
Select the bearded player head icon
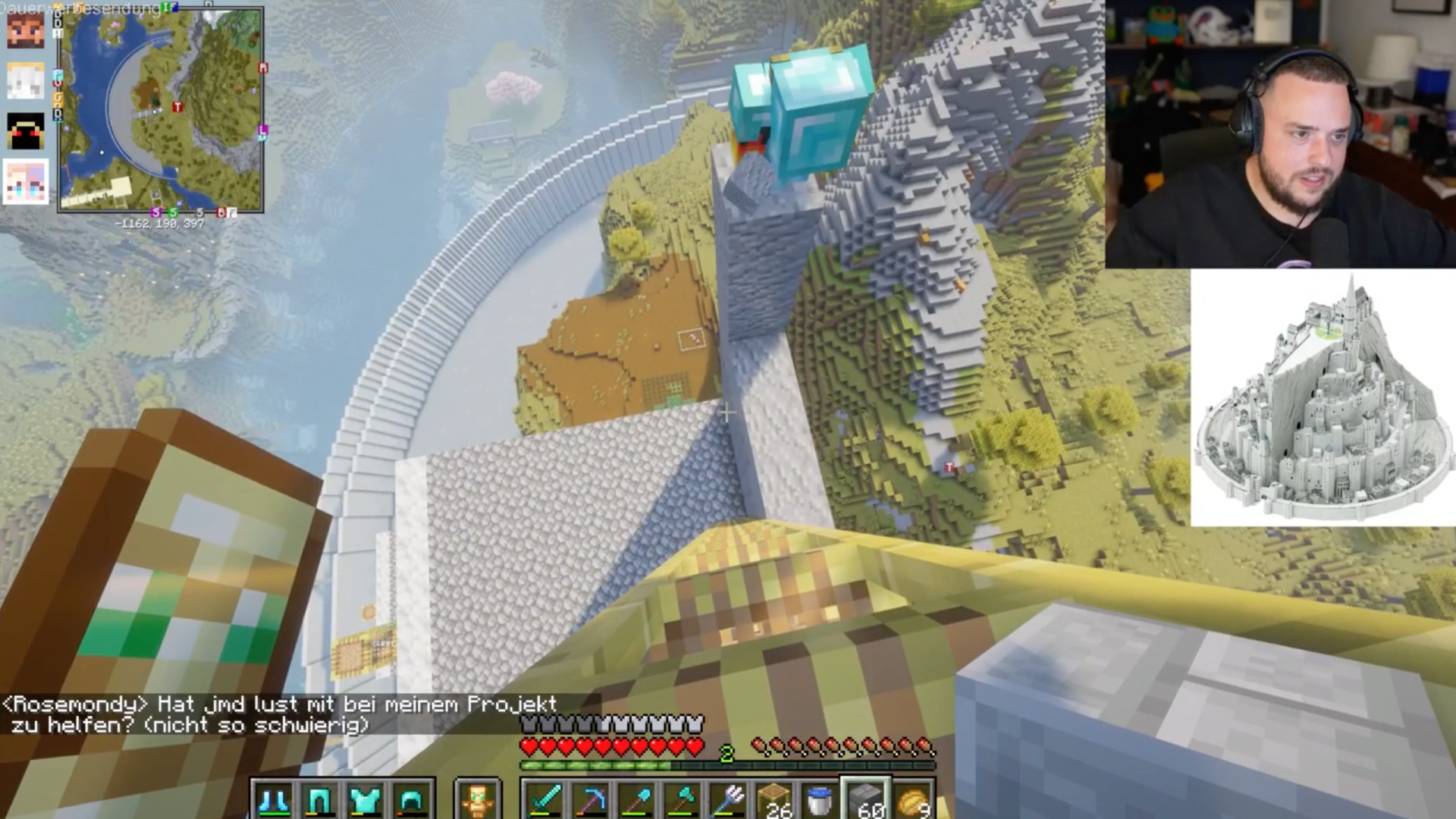(26, 30)
